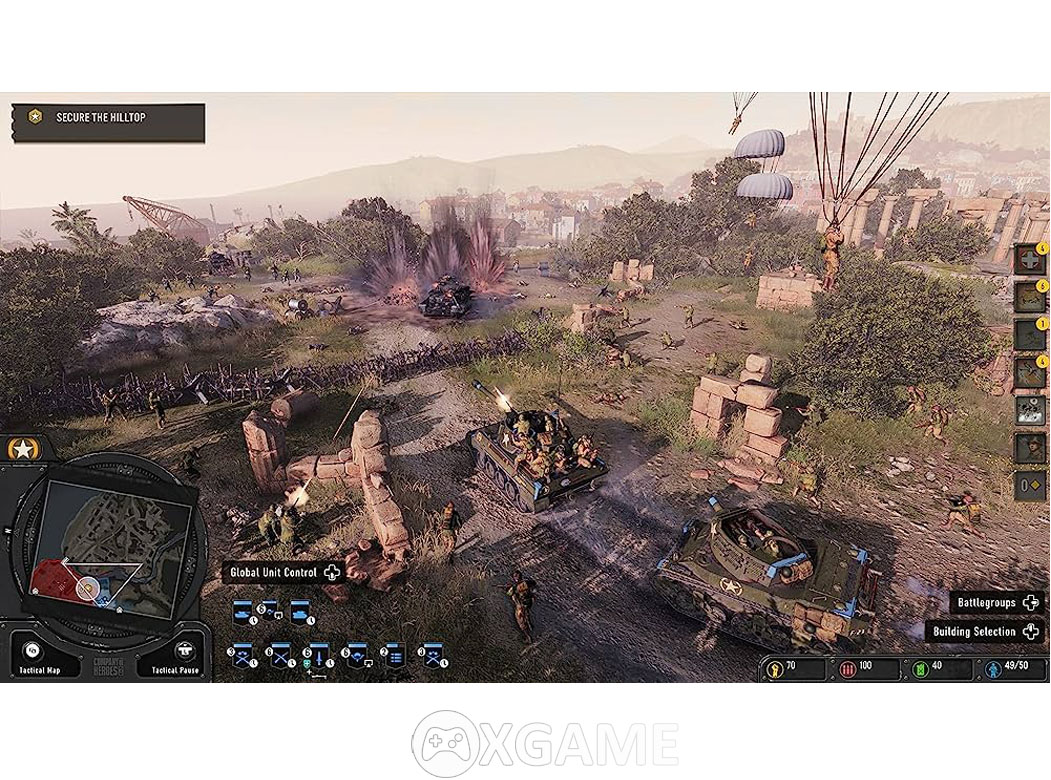This screenshot has height=780, width=1051.
Task: Select the dagger unit icon
Action: [317, 654]
